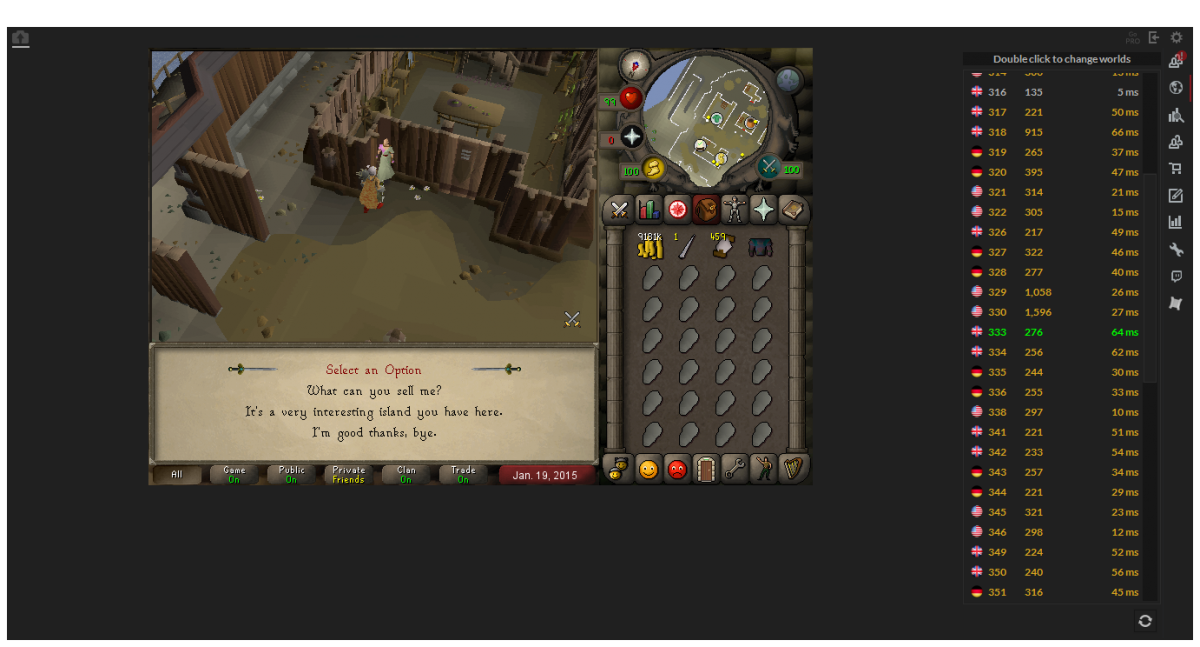Open the wrench Settings tab

coord(735,468)
